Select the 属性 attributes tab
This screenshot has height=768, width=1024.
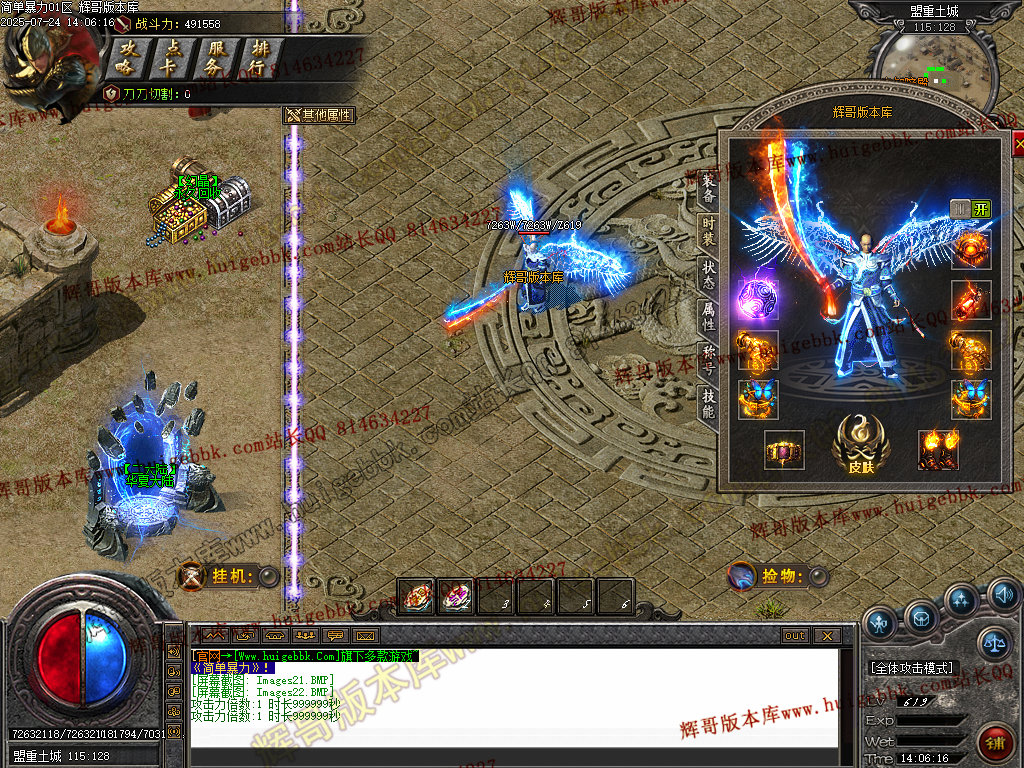708,318
